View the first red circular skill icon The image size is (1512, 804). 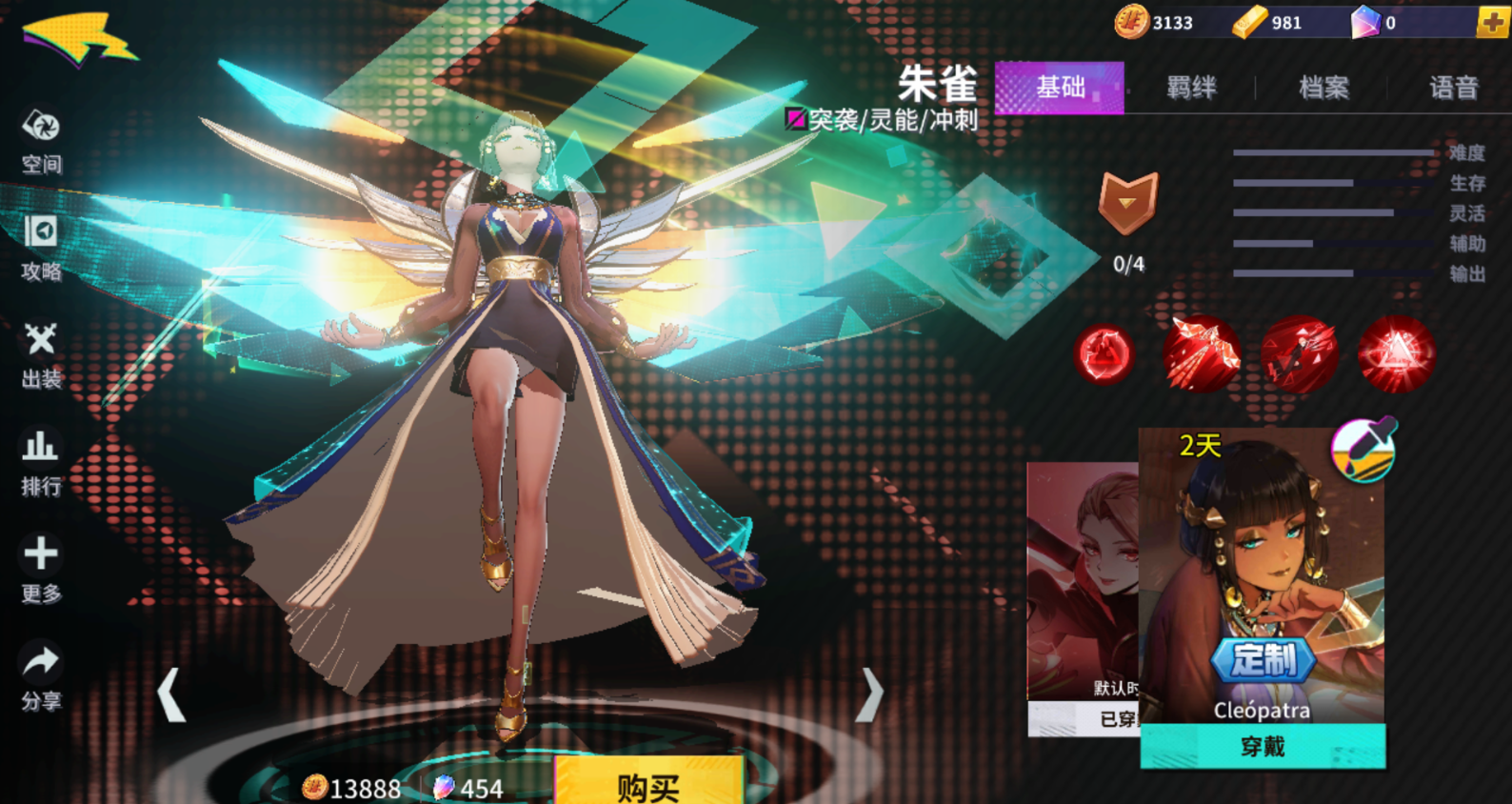[1104, 354]
